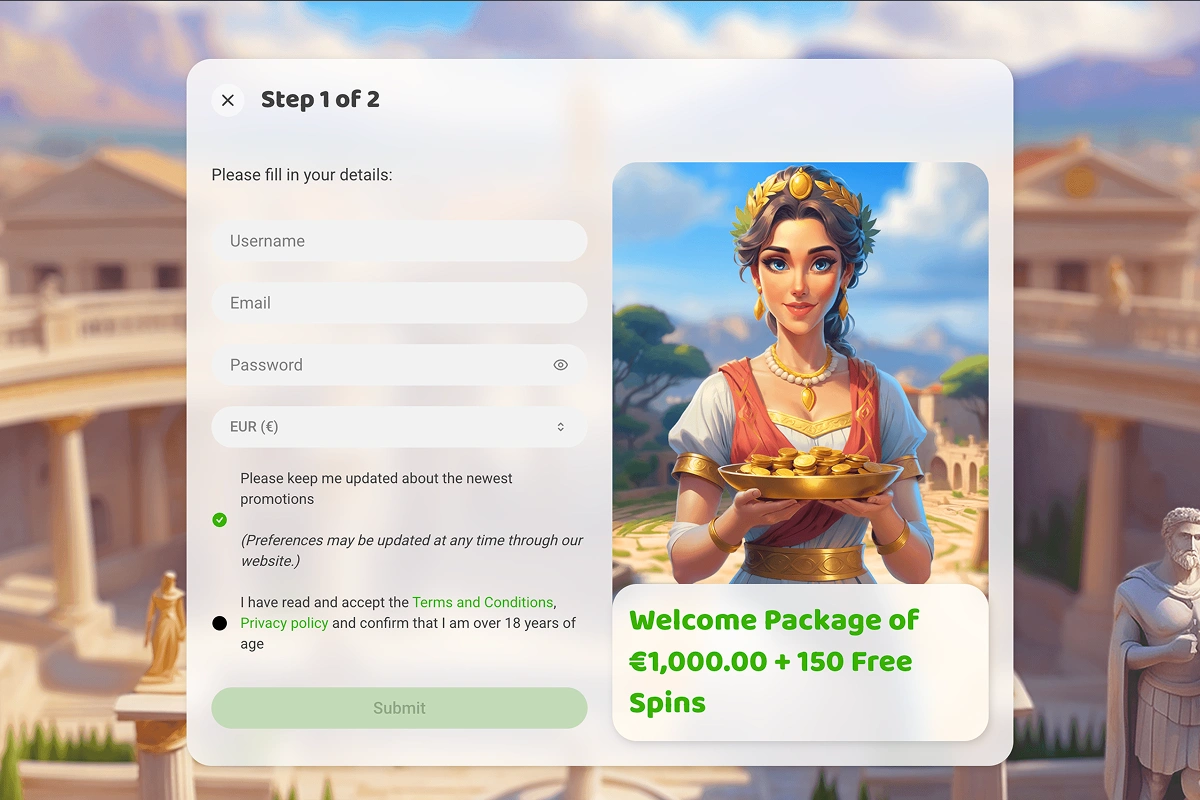Viewport: 1200px width, 800px height.
Task: Untick the promotions updates checkbox
Action: [x=220, y=520]
